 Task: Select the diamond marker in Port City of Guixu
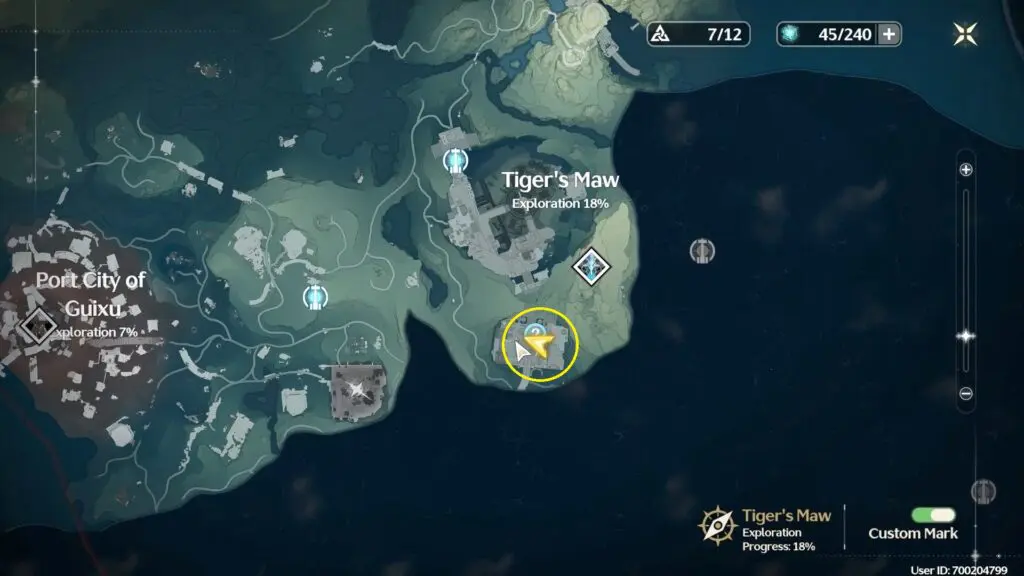pyautogui.click(x=39, y=324)
